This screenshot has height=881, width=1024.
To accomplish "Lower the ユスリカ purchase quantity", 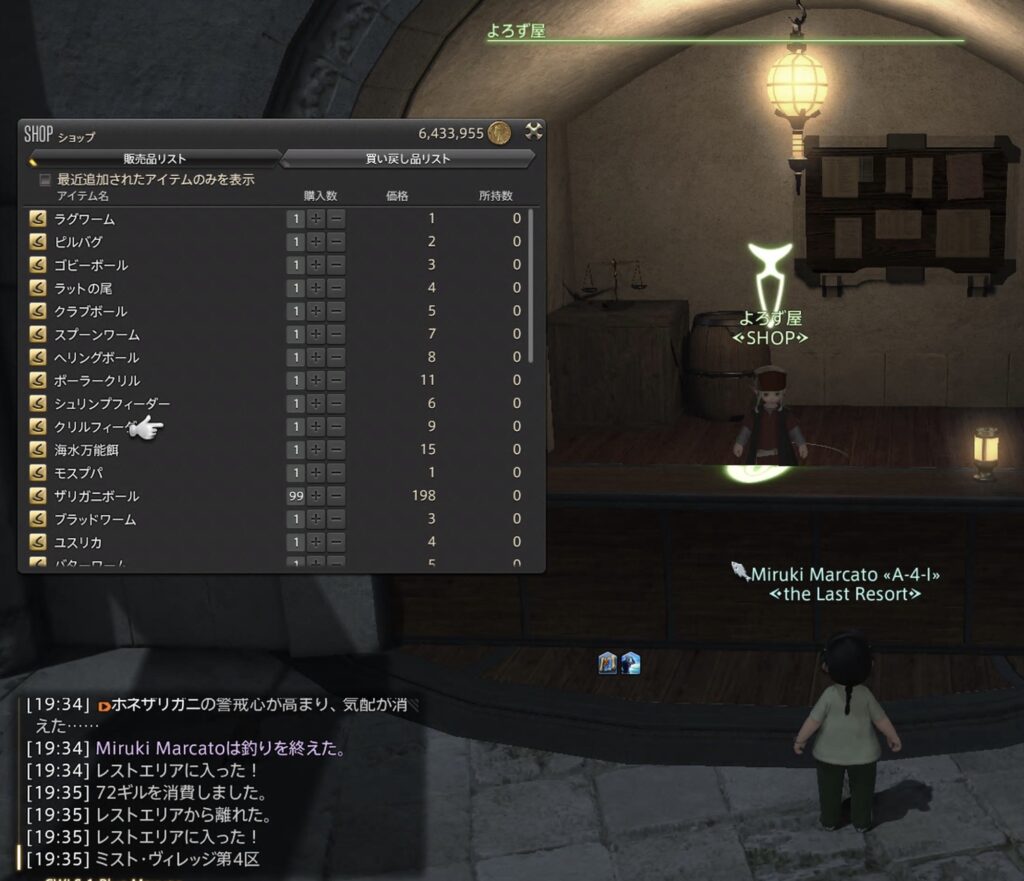I will point(336,542).
